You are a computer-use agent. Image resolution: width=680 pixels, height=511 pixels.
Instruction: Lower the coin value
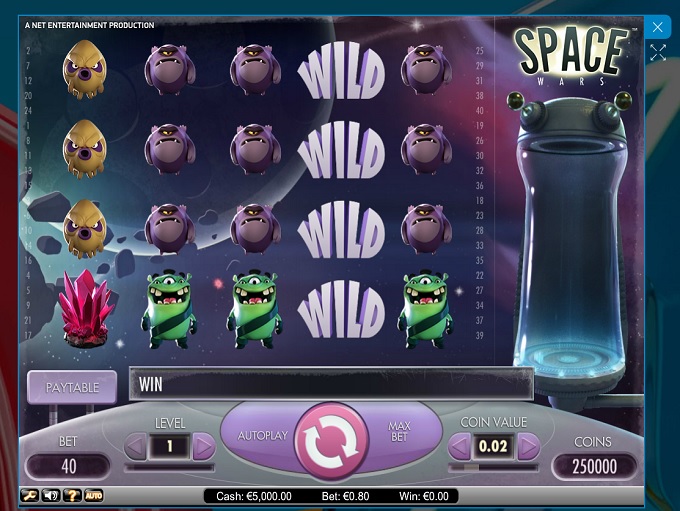[x=460, y=446]
